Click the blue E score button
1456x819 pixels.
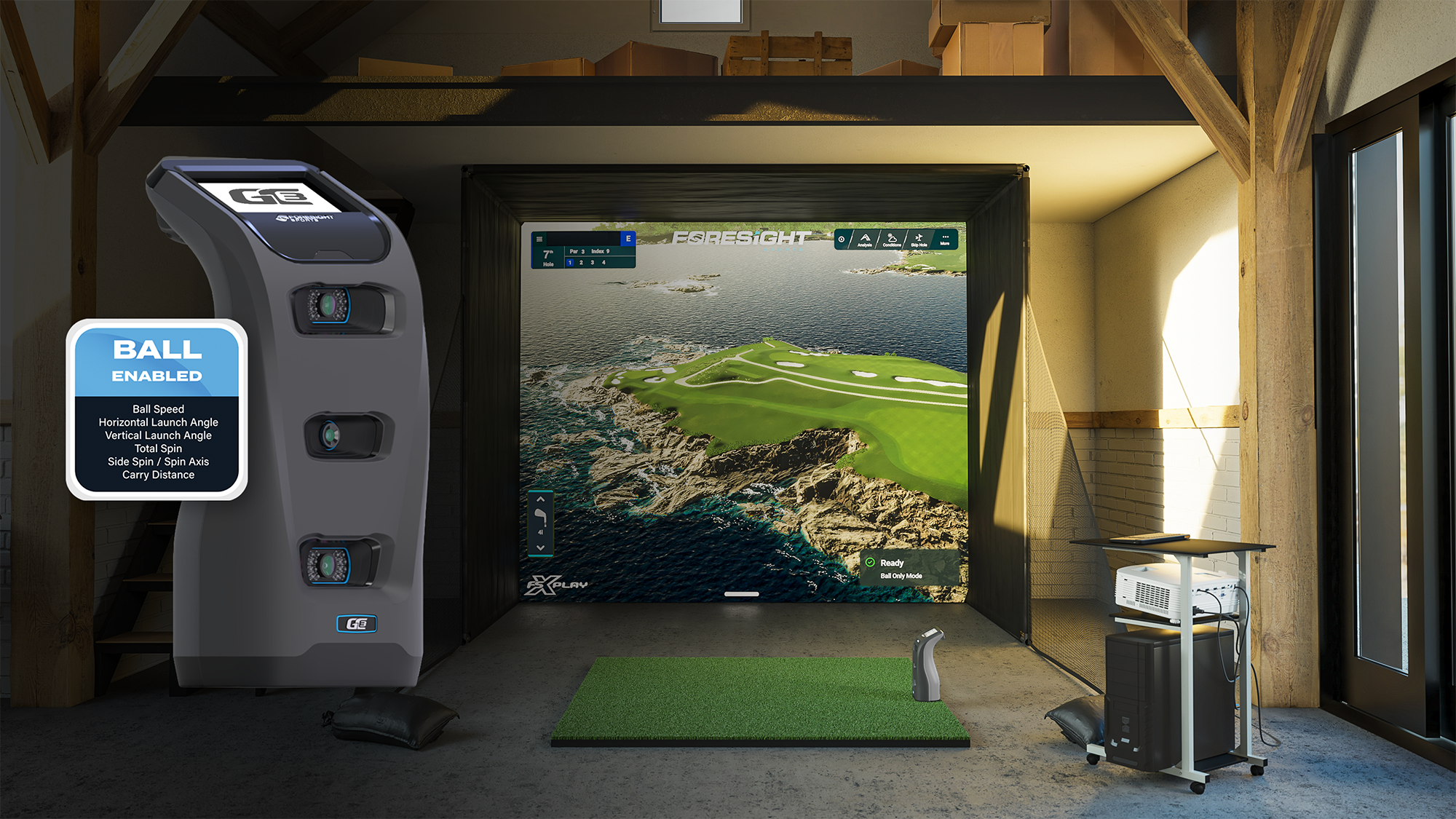628,238
